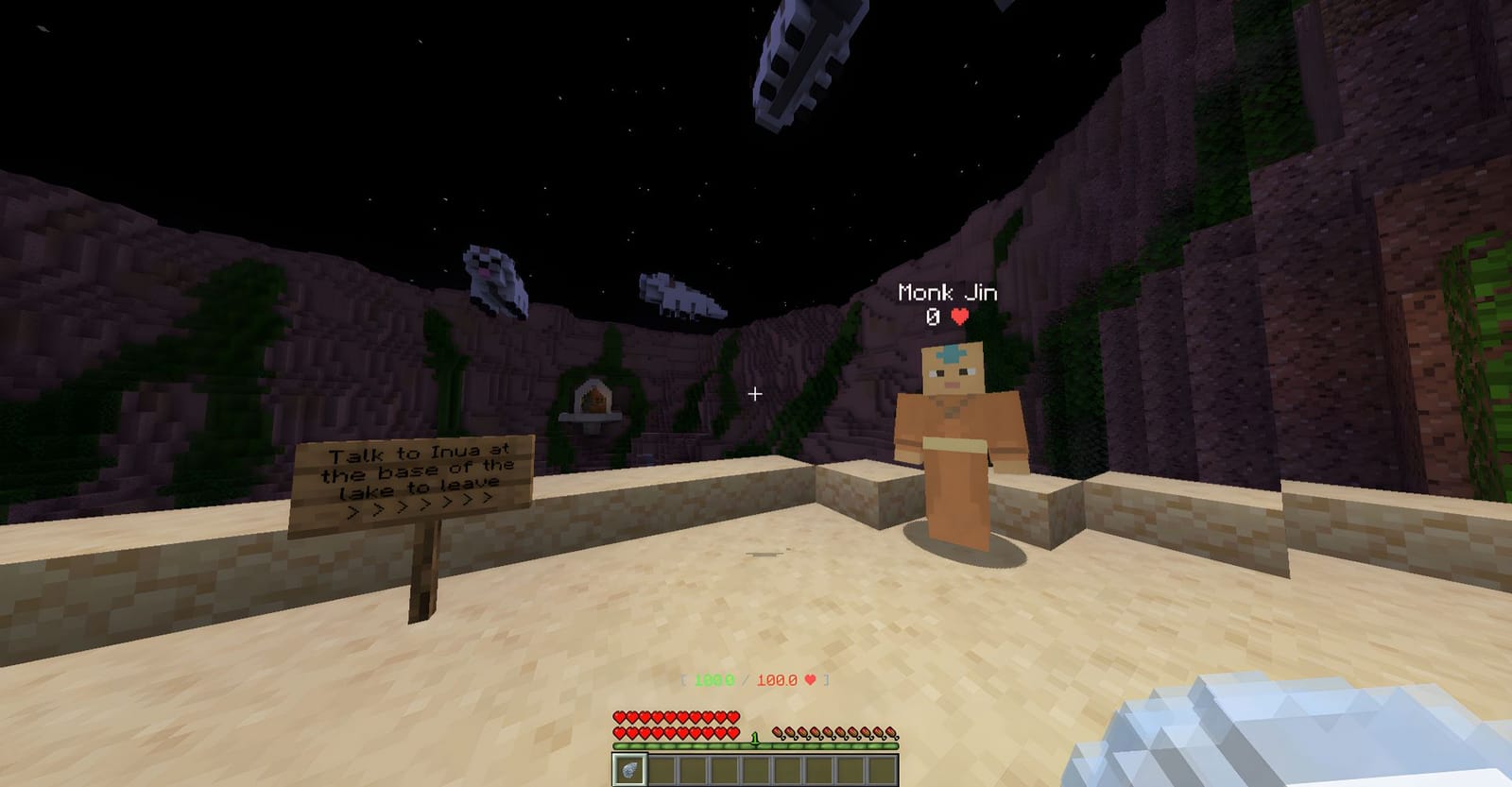Select the rightmost empty hotbar slot
This screenshot has height=787, width=1512.
[883, 769]
